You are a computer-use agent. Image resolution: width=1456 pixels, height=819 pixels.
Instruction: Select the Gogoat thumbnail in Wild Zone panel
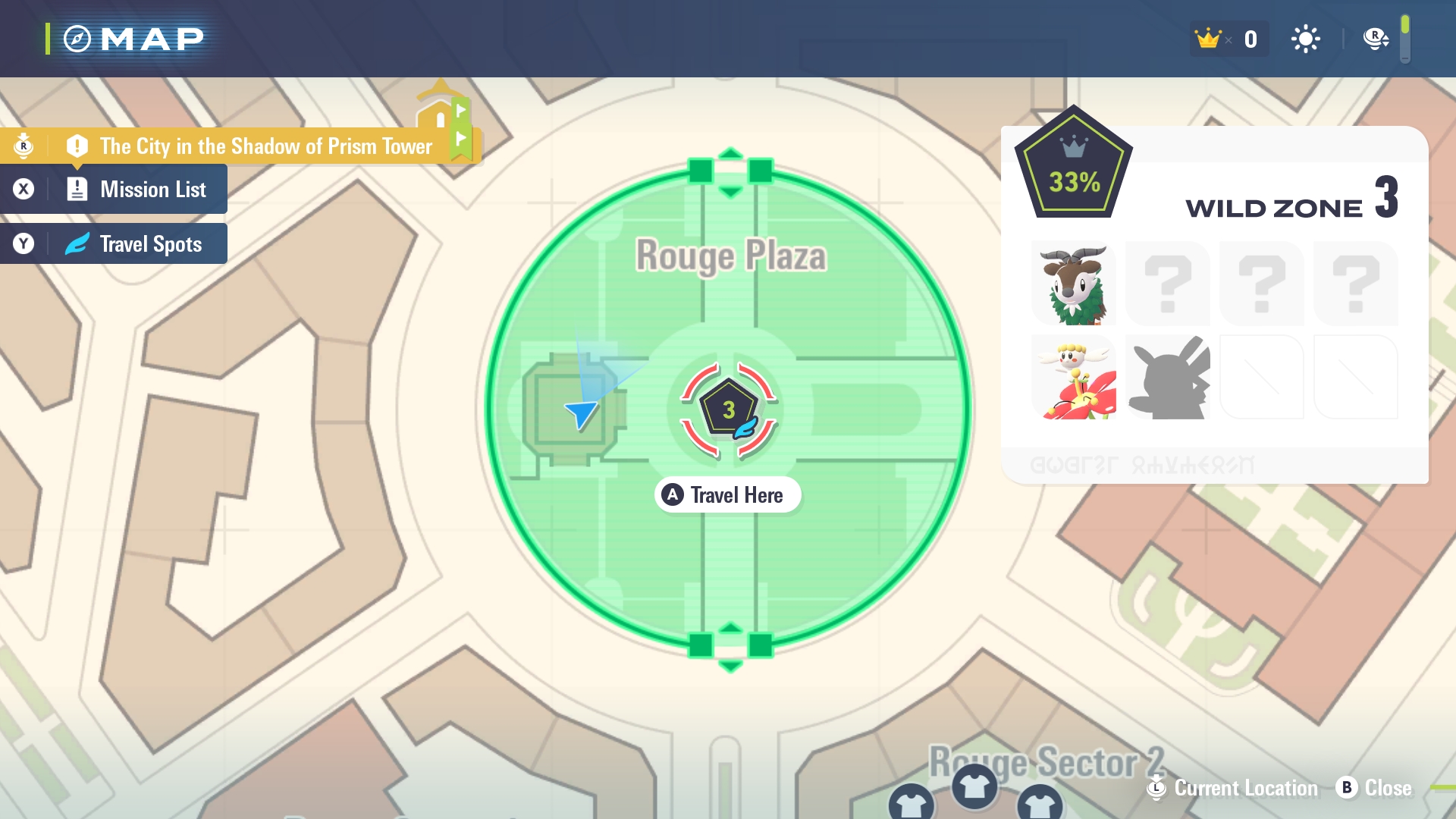1074,284
